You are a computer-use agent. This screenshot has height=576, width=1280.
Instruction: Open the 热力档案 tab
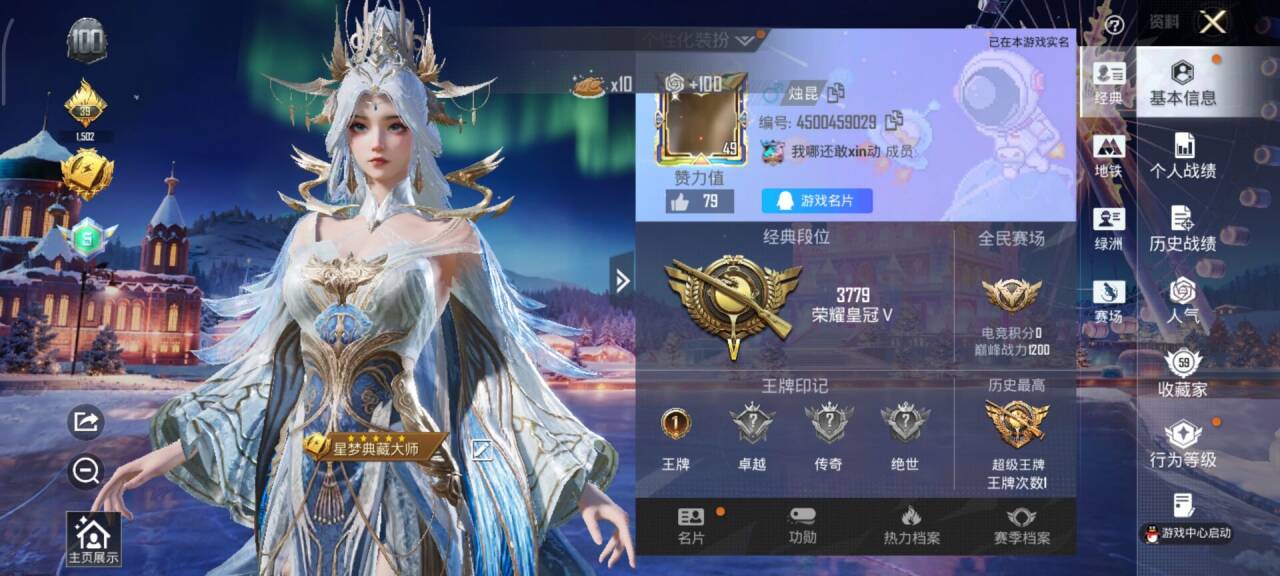point(911,526)
